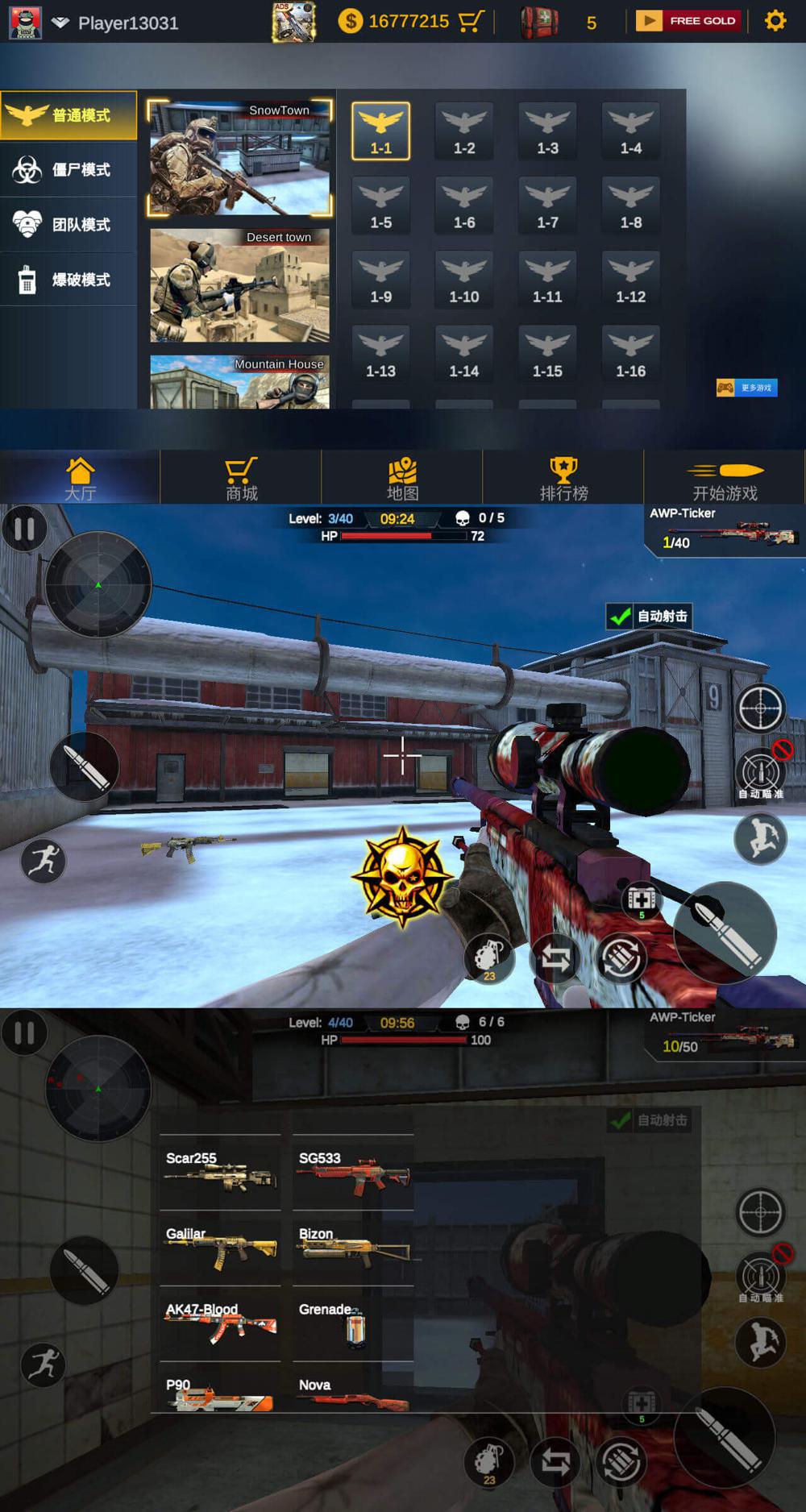
Task: Select level tile 1-7
Action: tap(547, 206)
